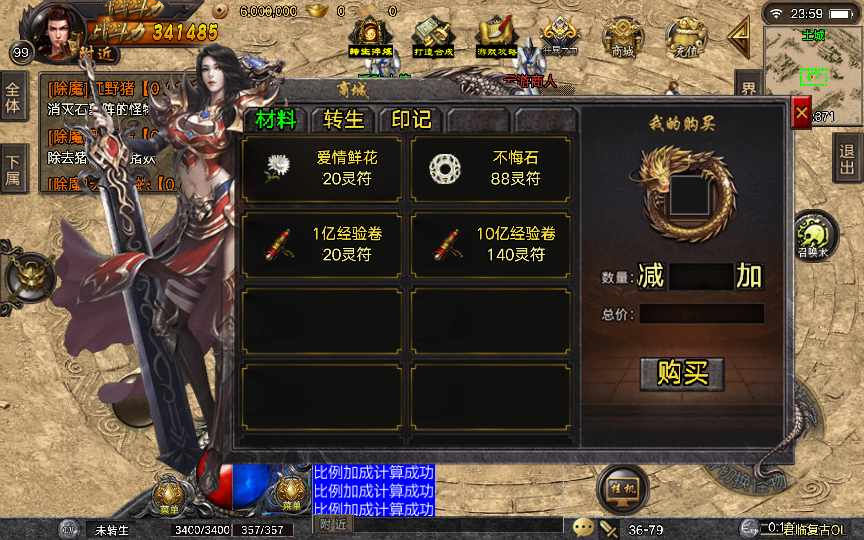The width and height of the screenshot is (864, 540).
Task: Activate the 召唤术 summon skill icon
Action: 814,236
